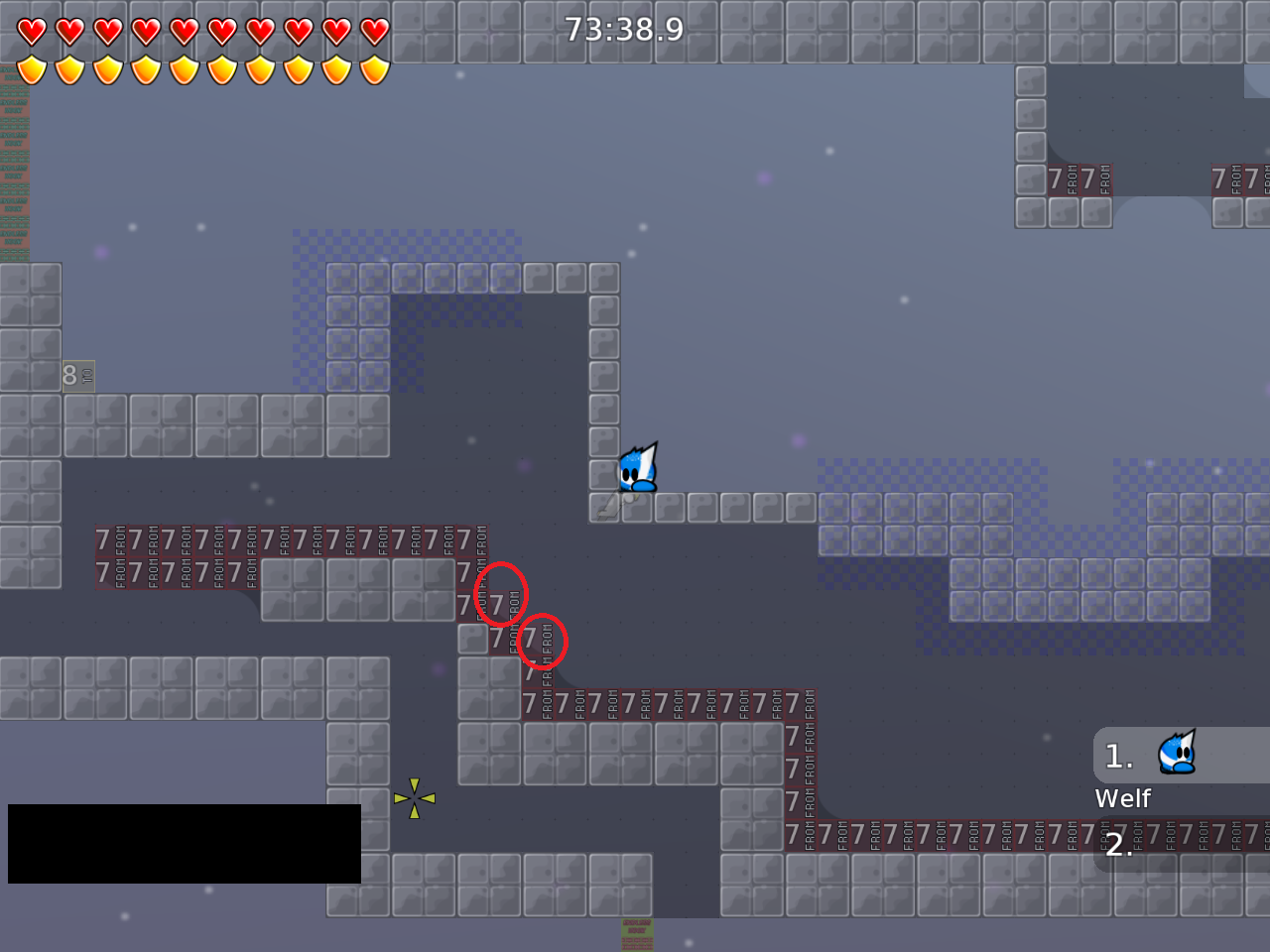Click the race timer showing 73:38.9

623,30
